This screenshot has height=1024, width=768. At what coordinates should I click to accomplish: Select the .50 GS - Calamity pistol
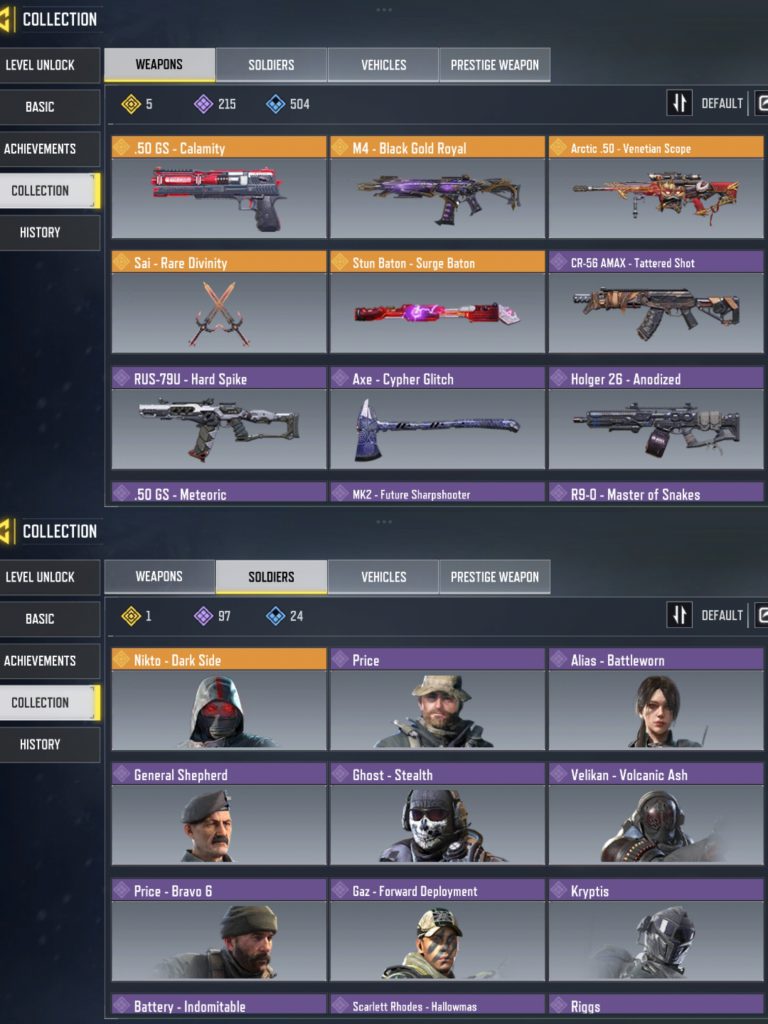(219, 187)
